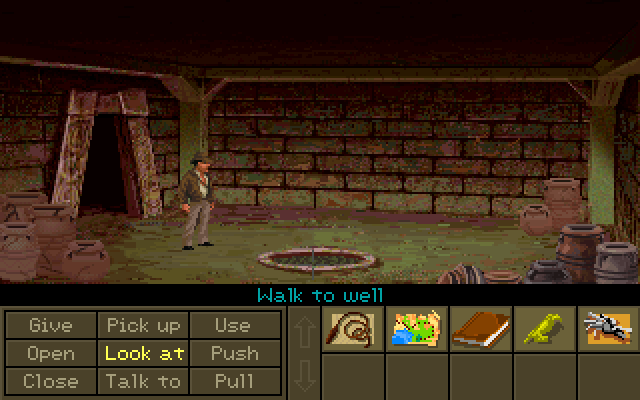Select the coiled whip in inventory
The image size is (640, 400).
[353, 329]
